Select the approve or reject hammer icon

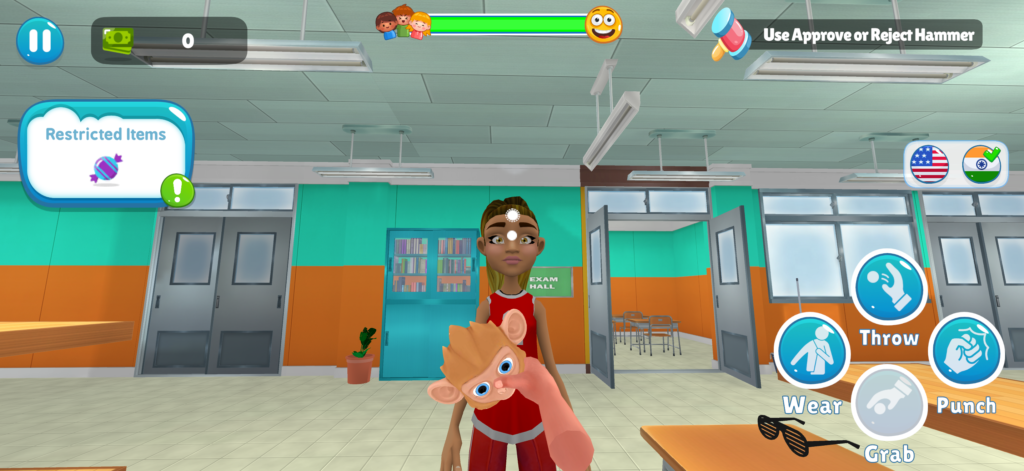coord(731,34)
